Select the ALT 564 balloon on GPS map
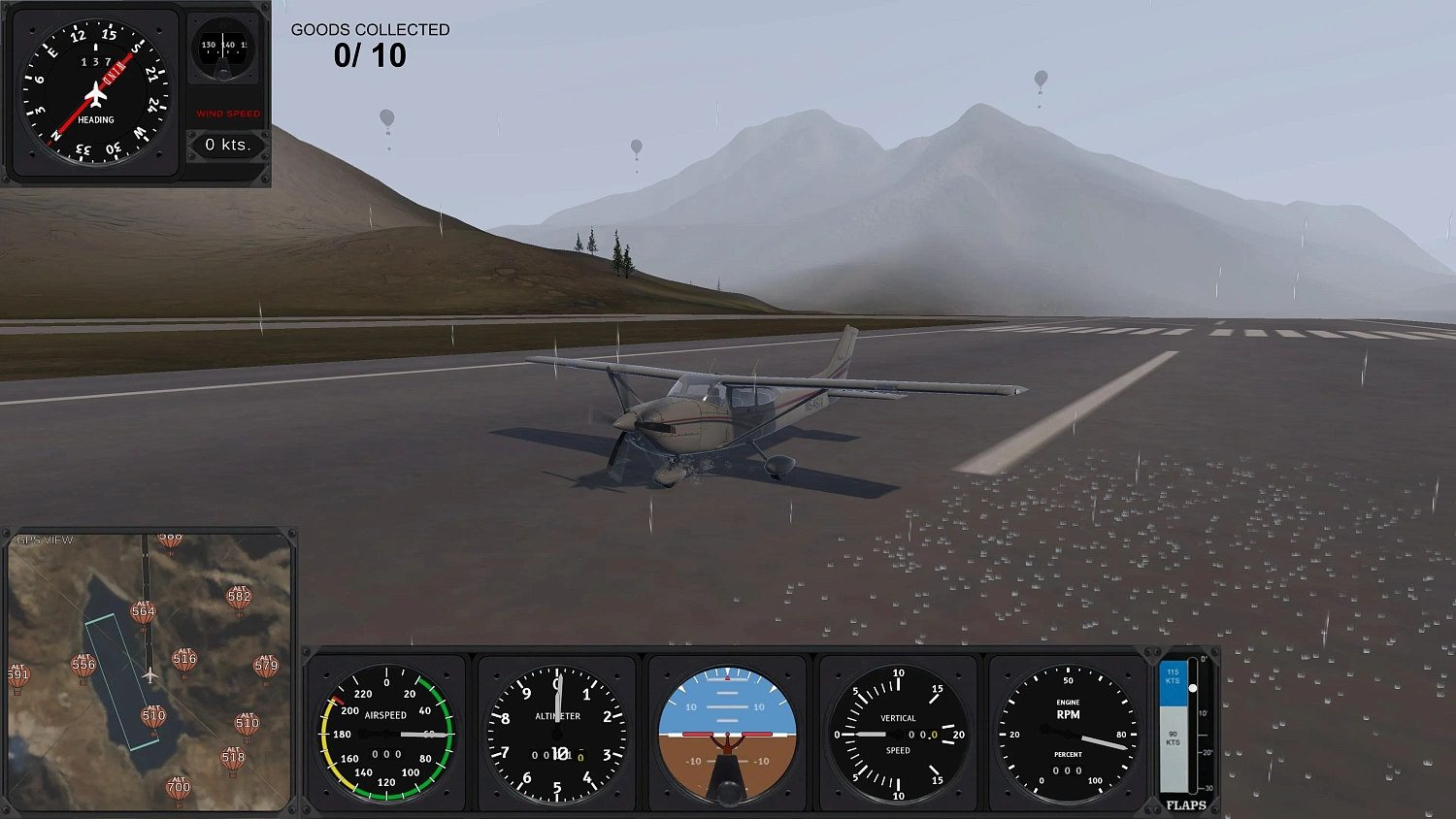 [144, 606]
